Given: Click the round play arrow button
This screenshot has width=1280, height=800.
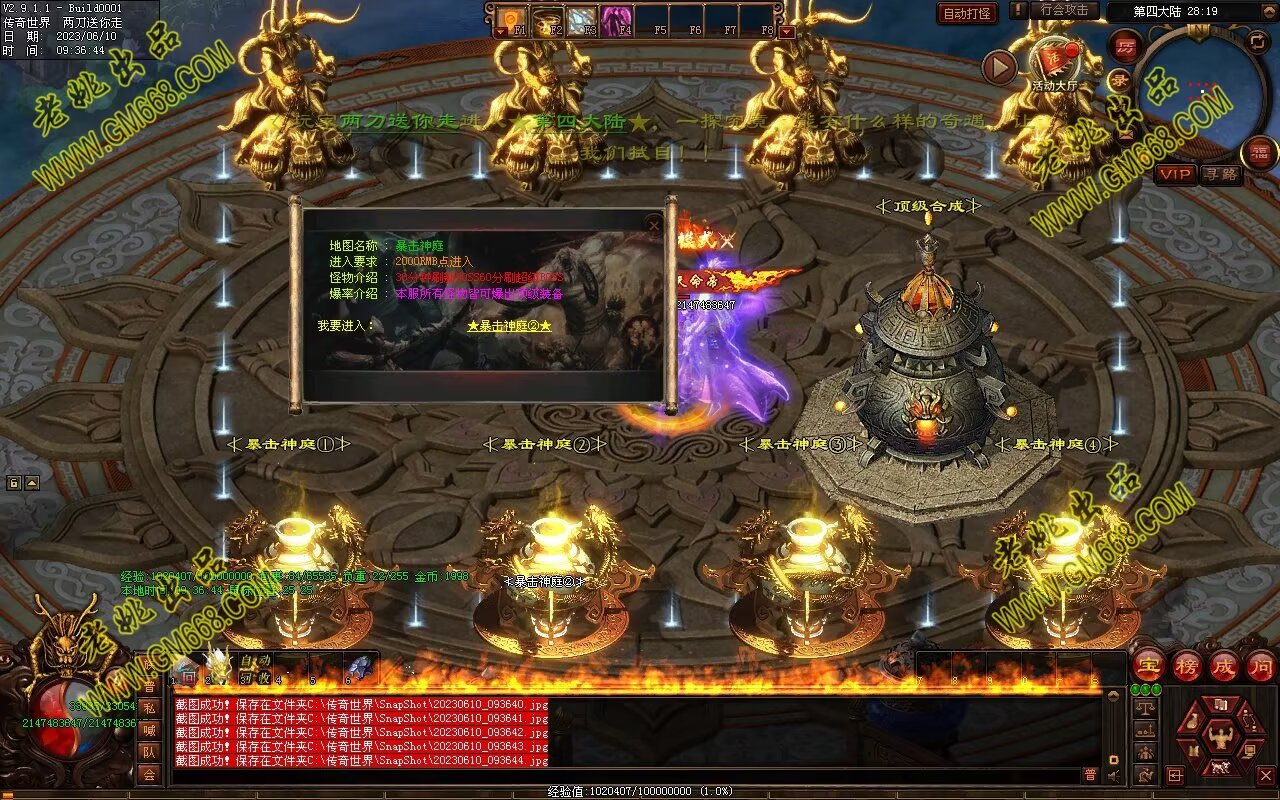Looking at the screenshot, I should point(999,67).
